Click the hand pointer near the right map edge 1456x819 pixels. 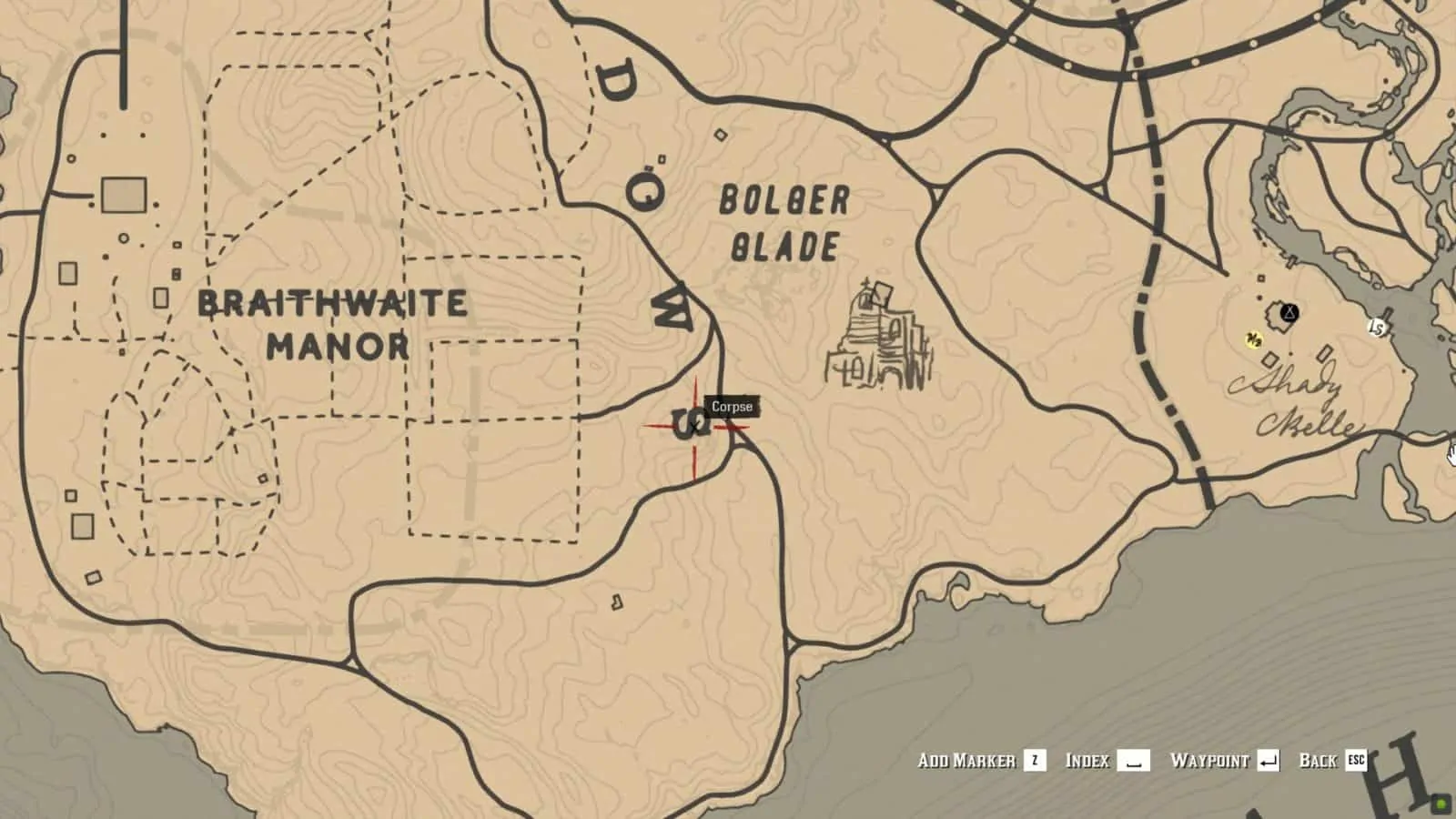pos(1451,453)
